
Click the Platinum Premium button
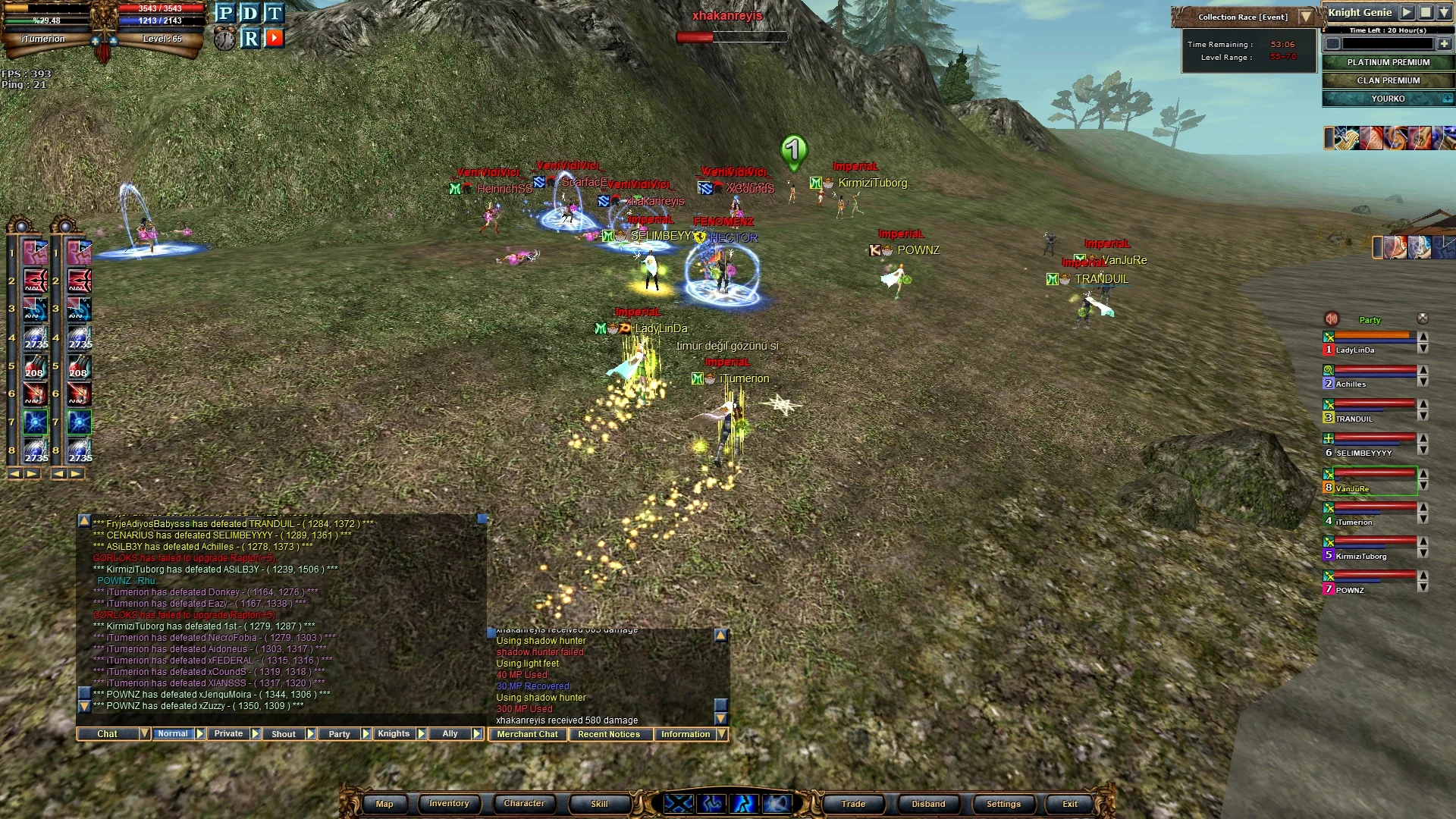(1388, 62)
